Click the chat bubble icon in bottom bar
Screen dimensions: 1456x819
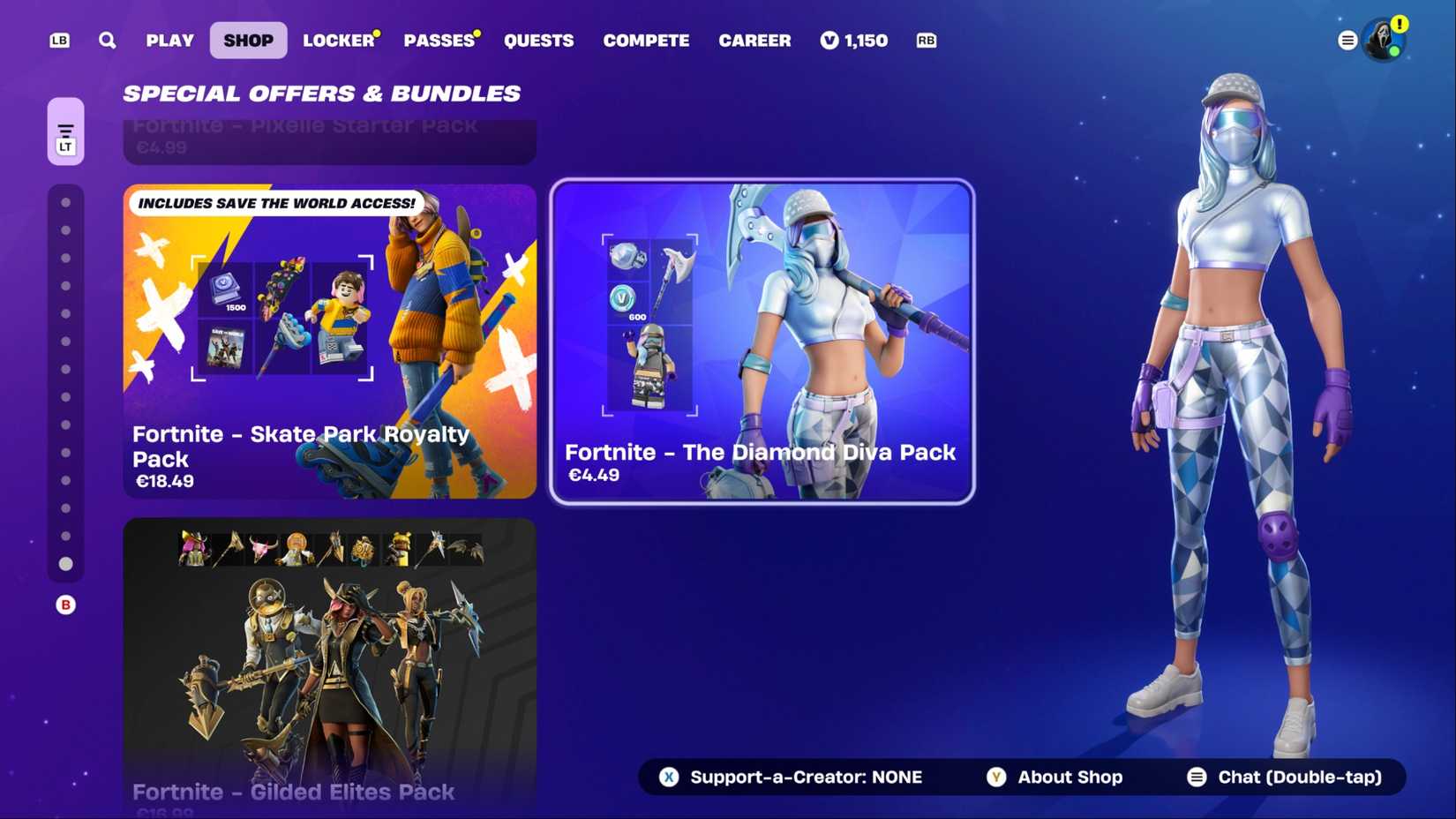pyautogui.click(x=1197, y=778)
